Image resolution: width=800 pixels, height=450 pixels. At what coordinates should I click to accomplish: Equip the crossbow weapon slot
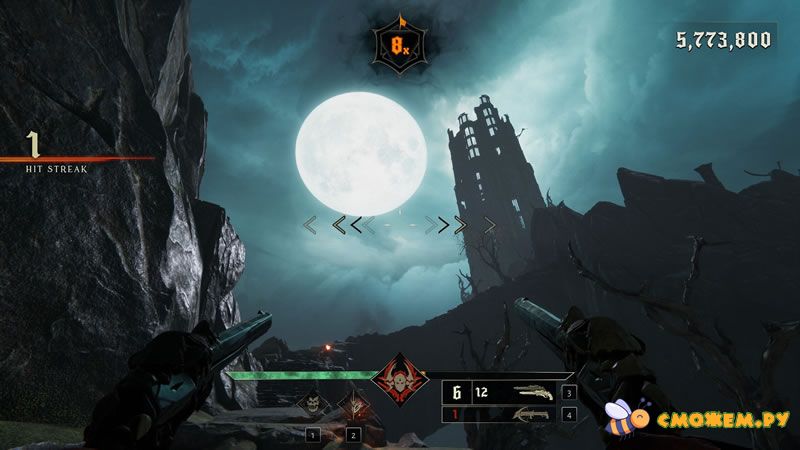click(532, 414)
